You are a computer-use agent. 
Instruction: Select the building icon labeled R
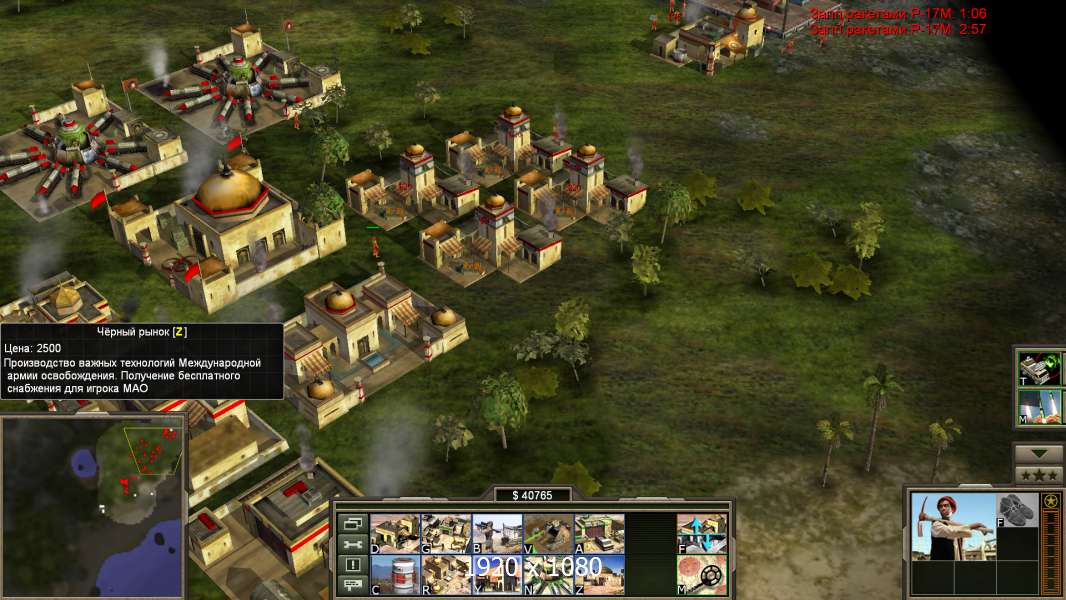pyautogui.click(x=446, y=574)
